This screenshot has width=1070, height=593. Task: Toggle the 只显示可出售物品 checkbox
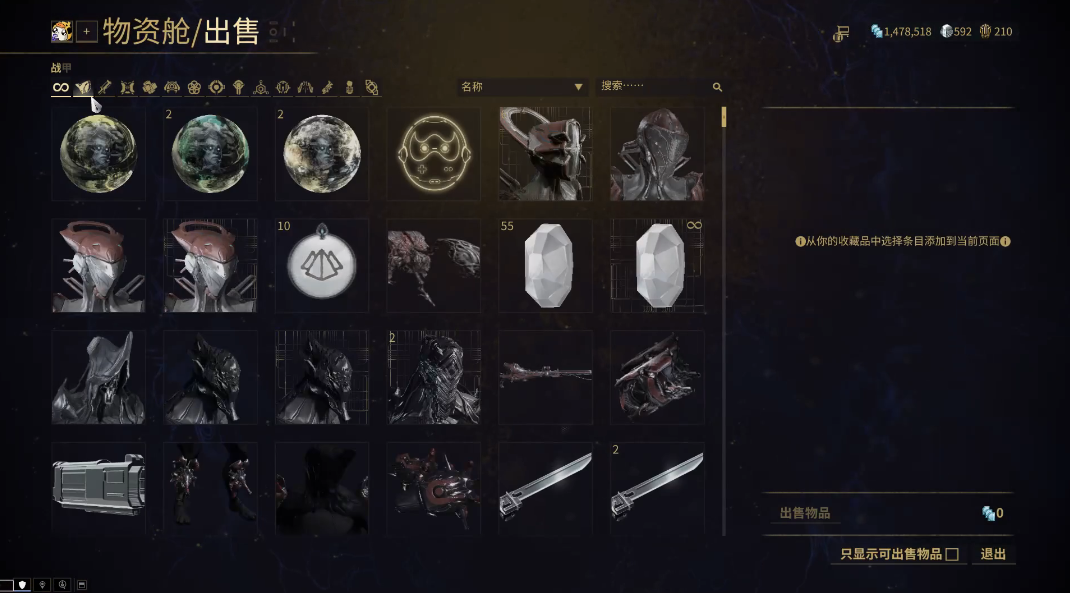952,554
